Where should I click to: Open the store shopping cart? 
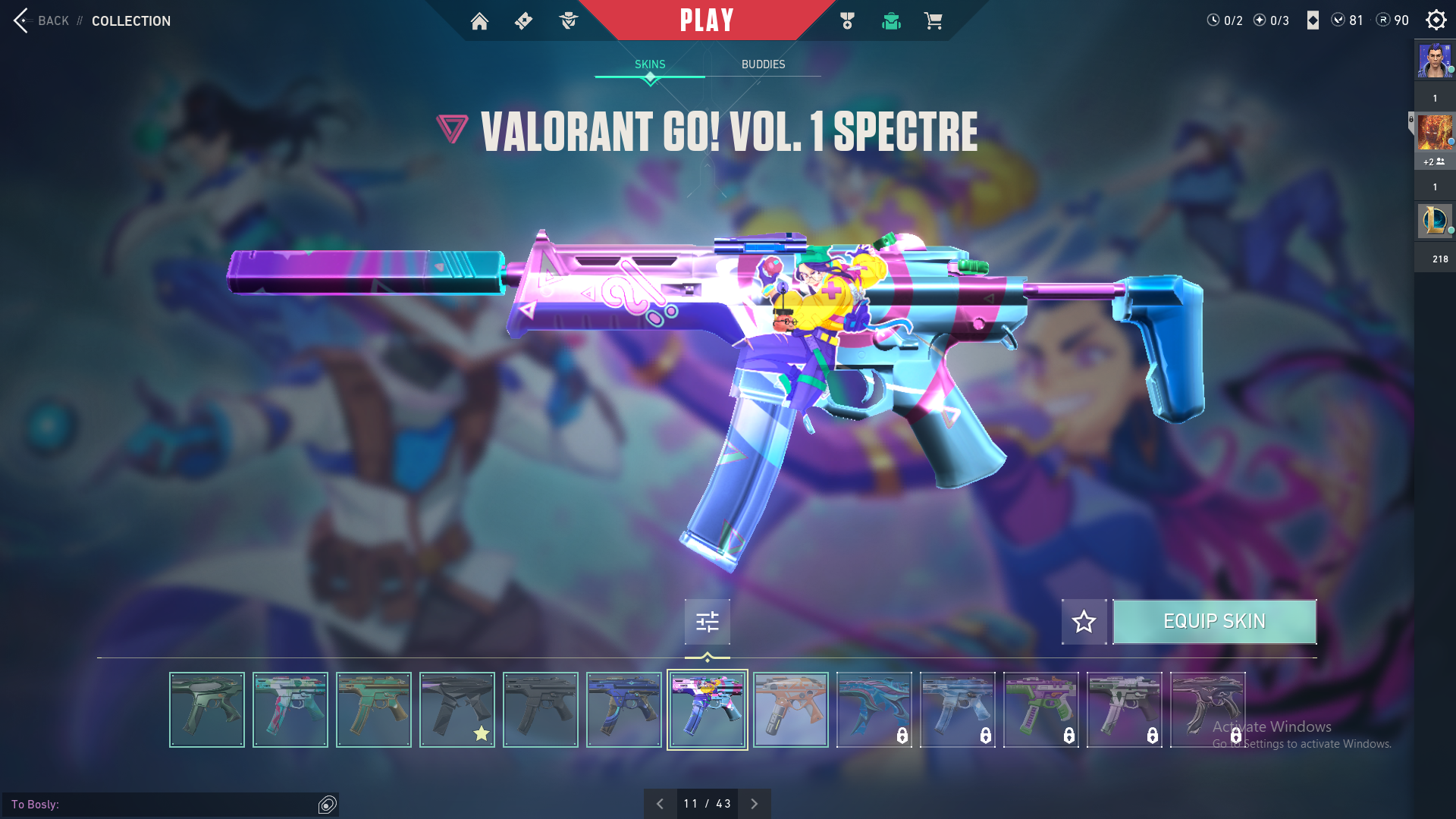(x=933, y=21)
